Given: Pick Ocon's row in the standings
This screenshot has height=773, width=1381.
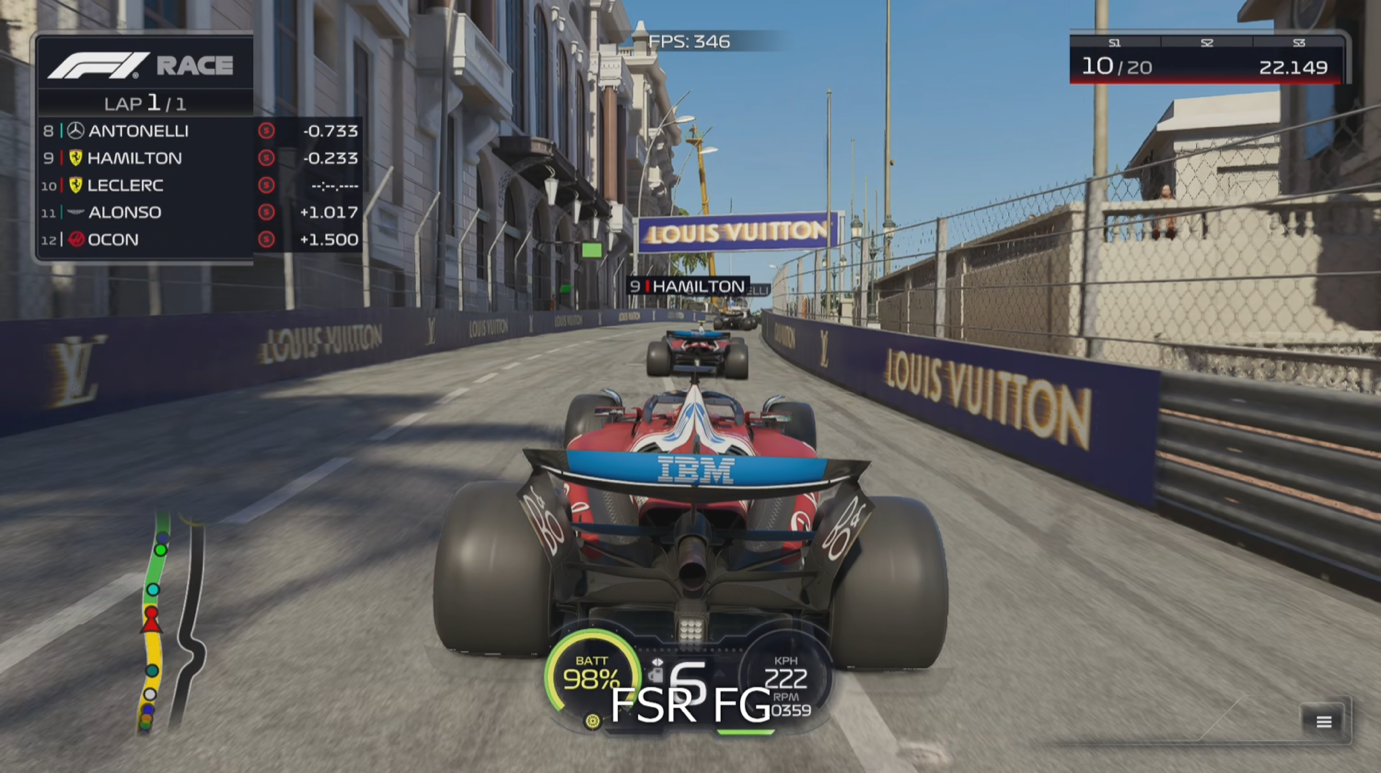Looking at the screenshot, I should click(199, 240).
